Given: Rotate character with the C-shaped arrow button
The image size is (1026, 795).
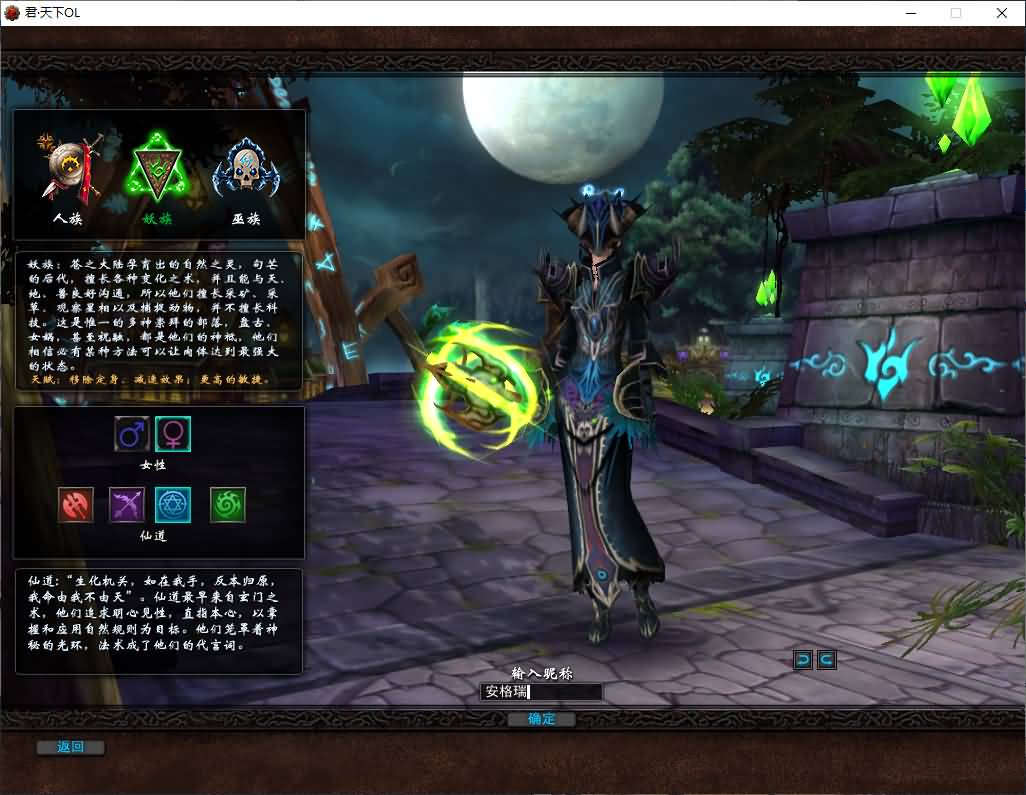Looking at the screenshot, I should (x=826, y=659).
